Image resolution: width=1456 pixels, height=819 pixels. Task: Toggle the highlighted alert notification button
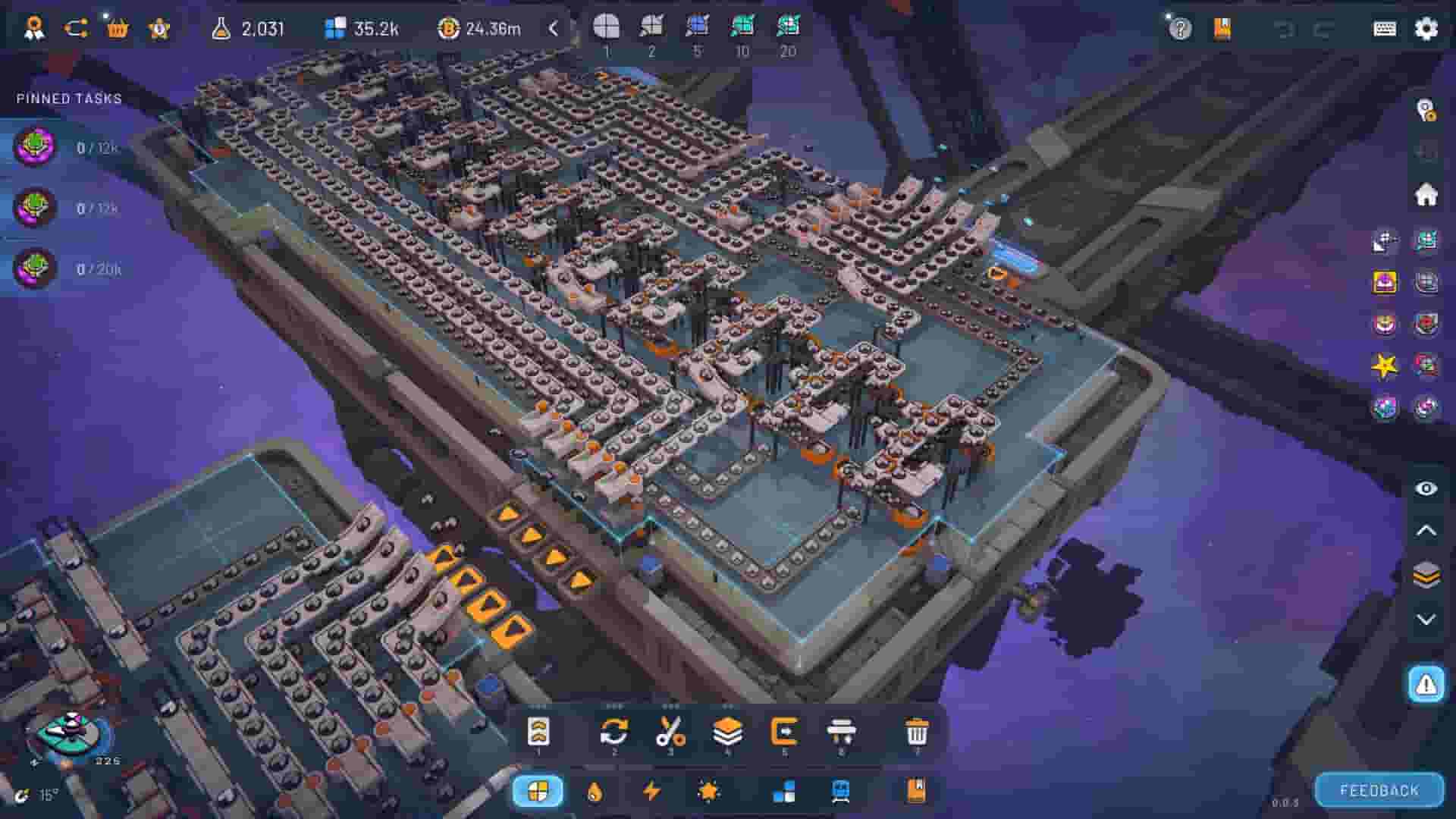[x=1424, y=686]
